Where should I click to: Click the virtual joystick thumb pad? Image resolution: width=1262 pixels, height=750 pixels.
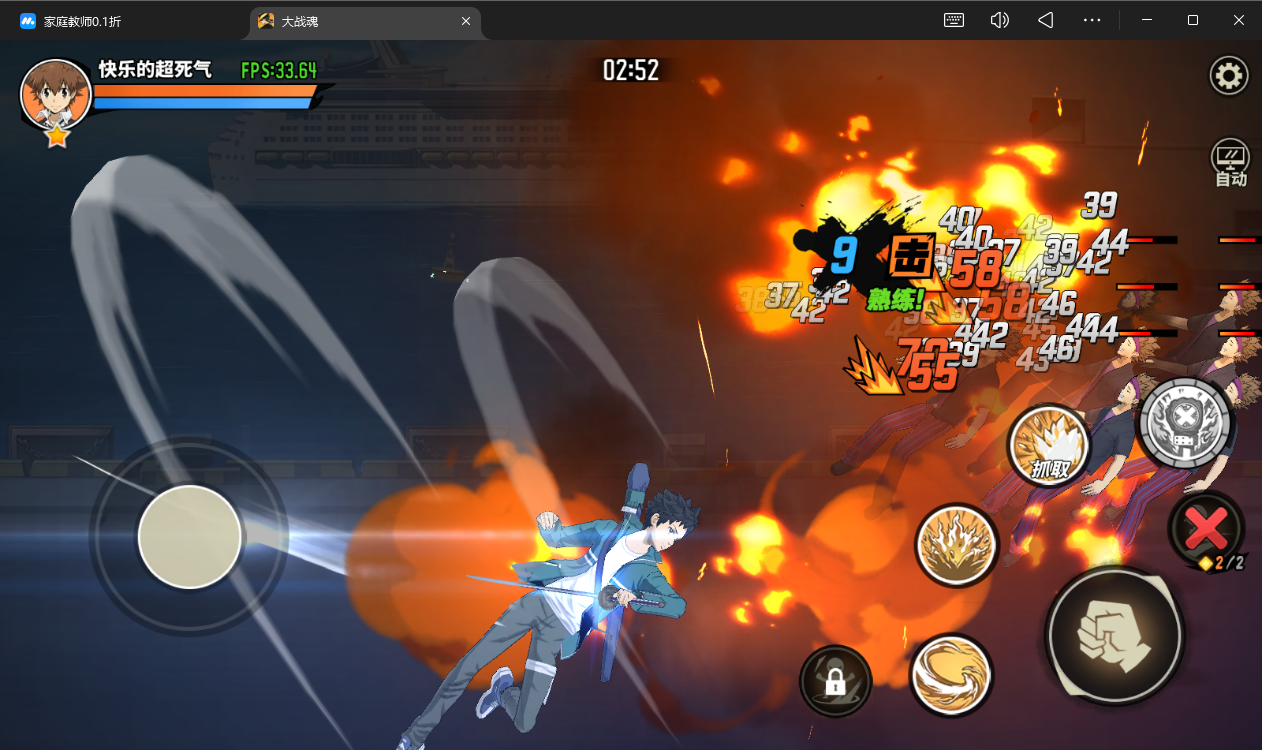(189, 536)
